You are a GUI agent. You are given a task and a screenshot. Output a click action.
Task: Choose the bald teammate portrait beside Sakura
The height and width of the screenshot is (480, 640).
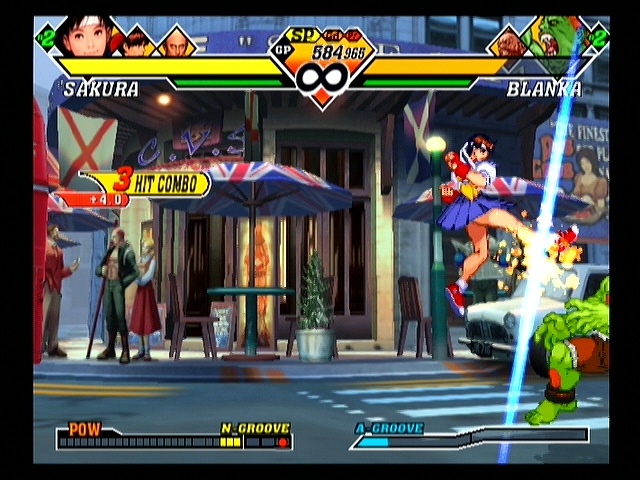pos(176,43)
